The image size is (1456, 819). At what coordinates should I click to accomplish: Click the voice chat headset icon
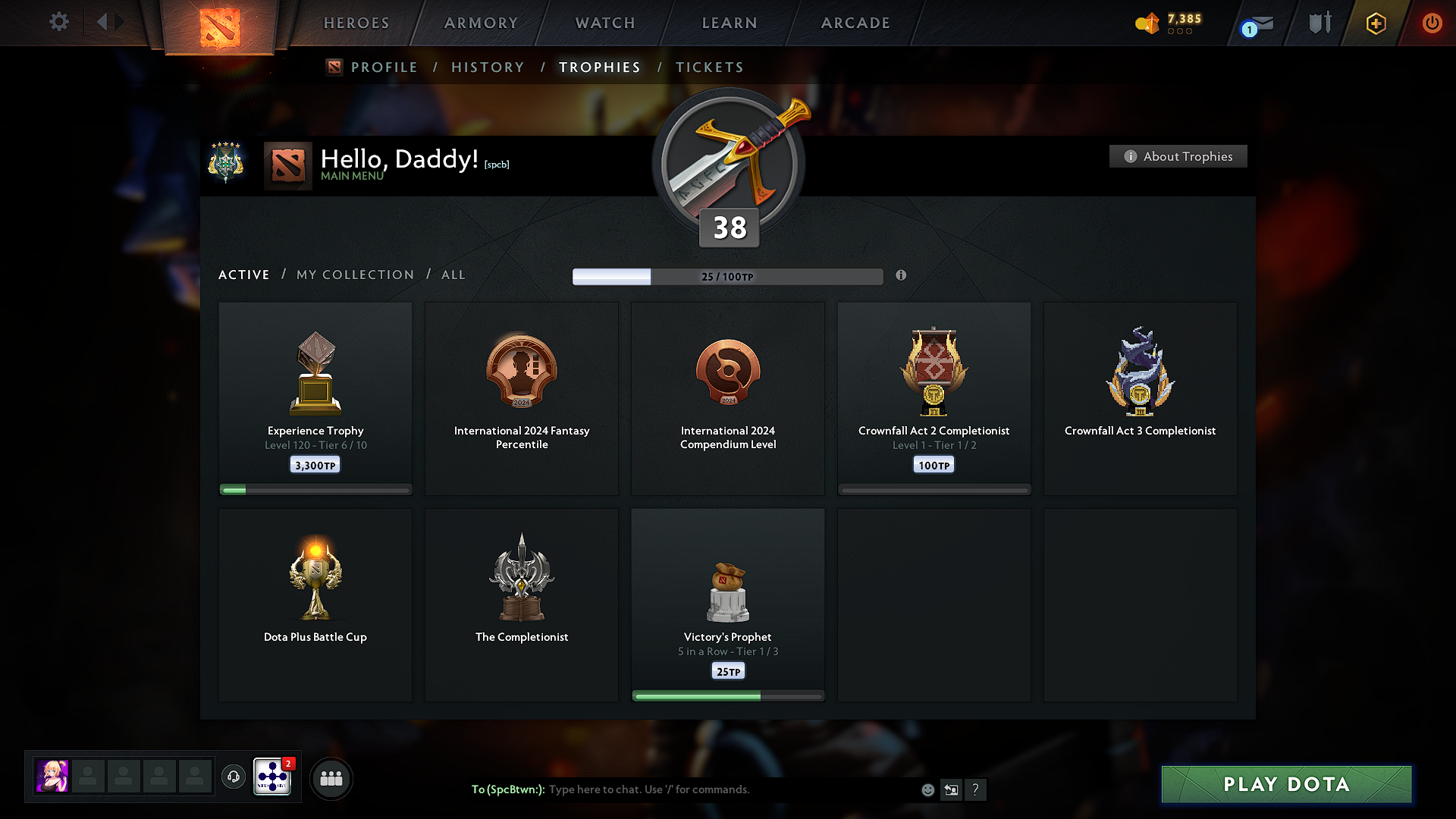233,777
